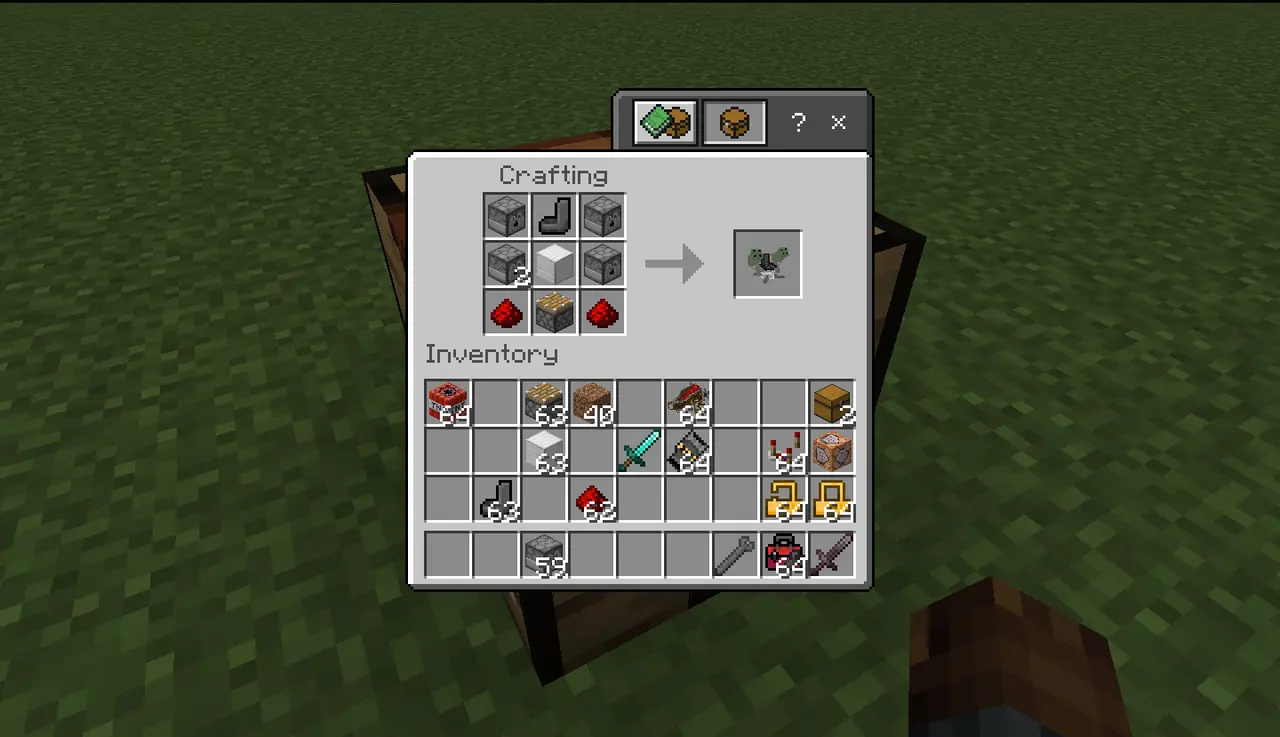
Task: Click the white block in the crafting grid center
Action: tap(554, 264)
